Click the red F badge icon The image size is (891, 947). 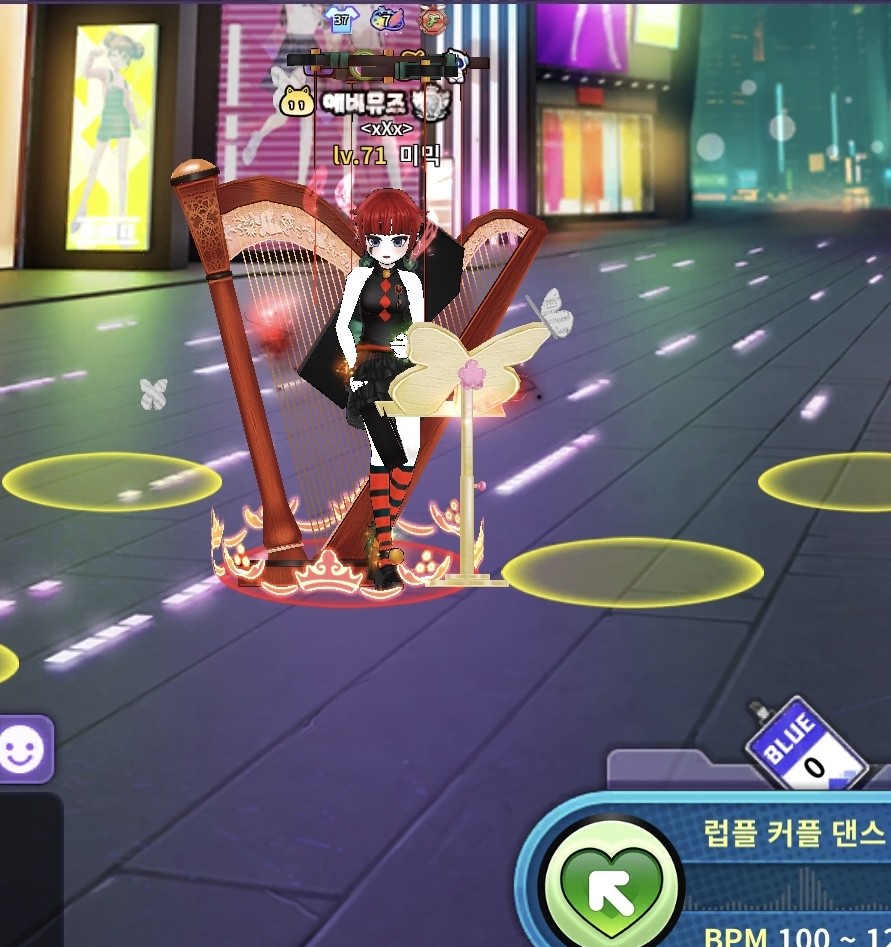click(433, 18)
